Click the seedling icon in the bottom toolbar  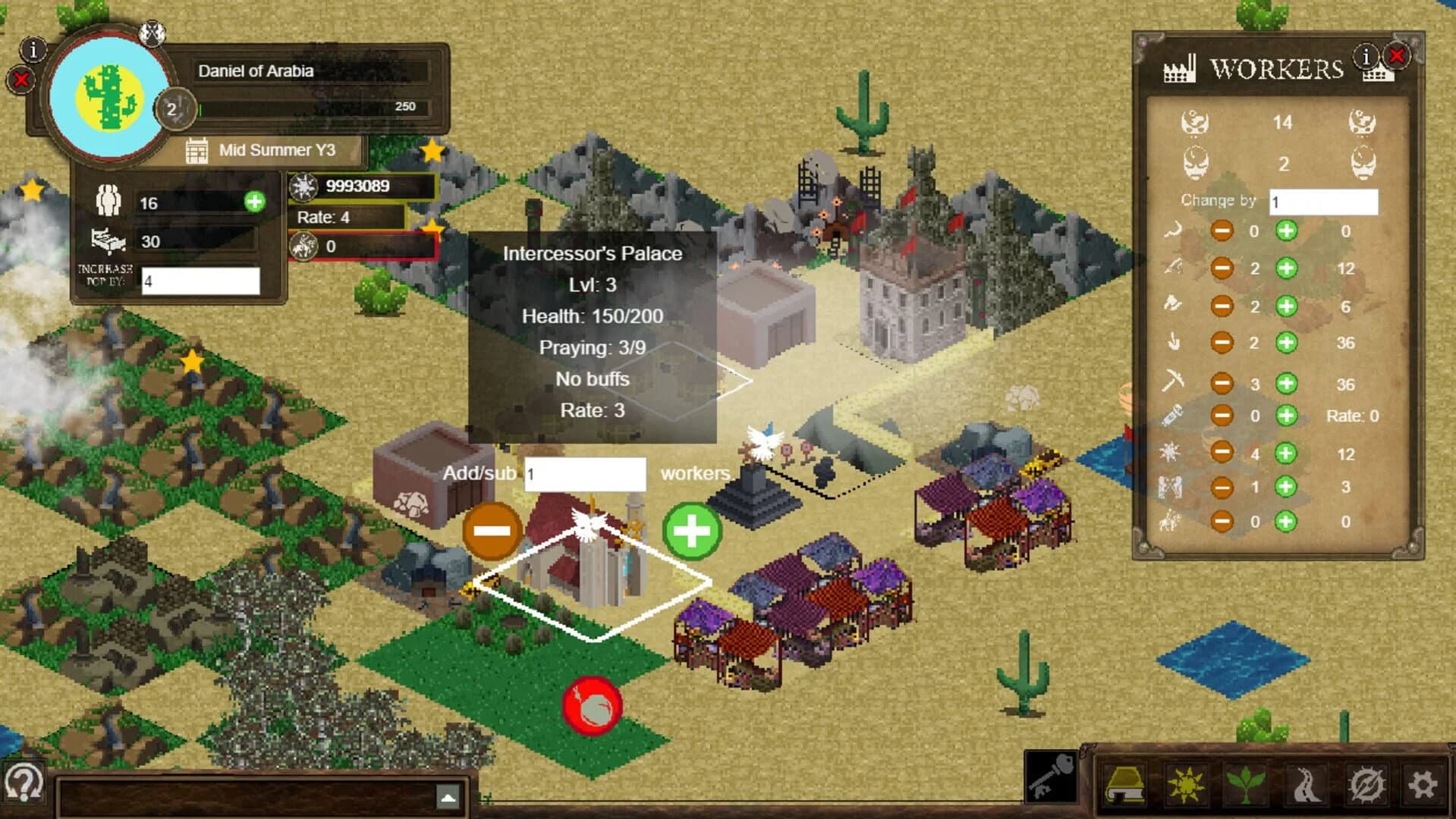pos(1246,783)
